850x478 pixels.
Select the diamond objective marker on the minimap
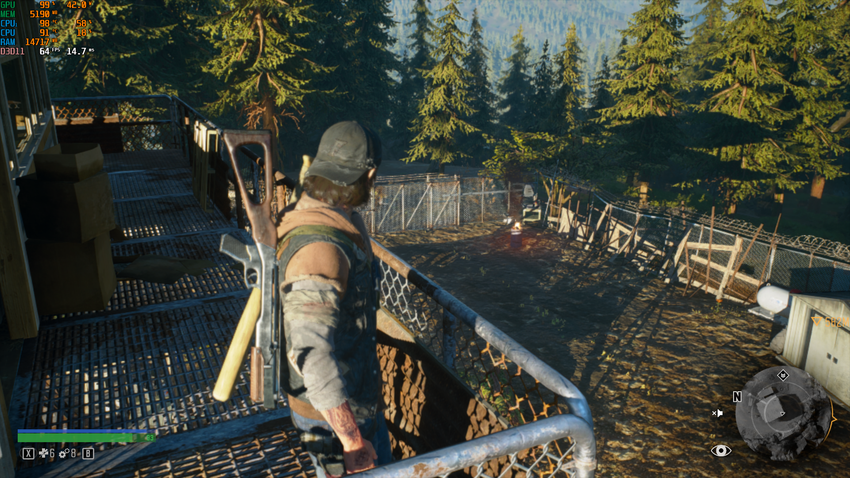coord(783,375)
